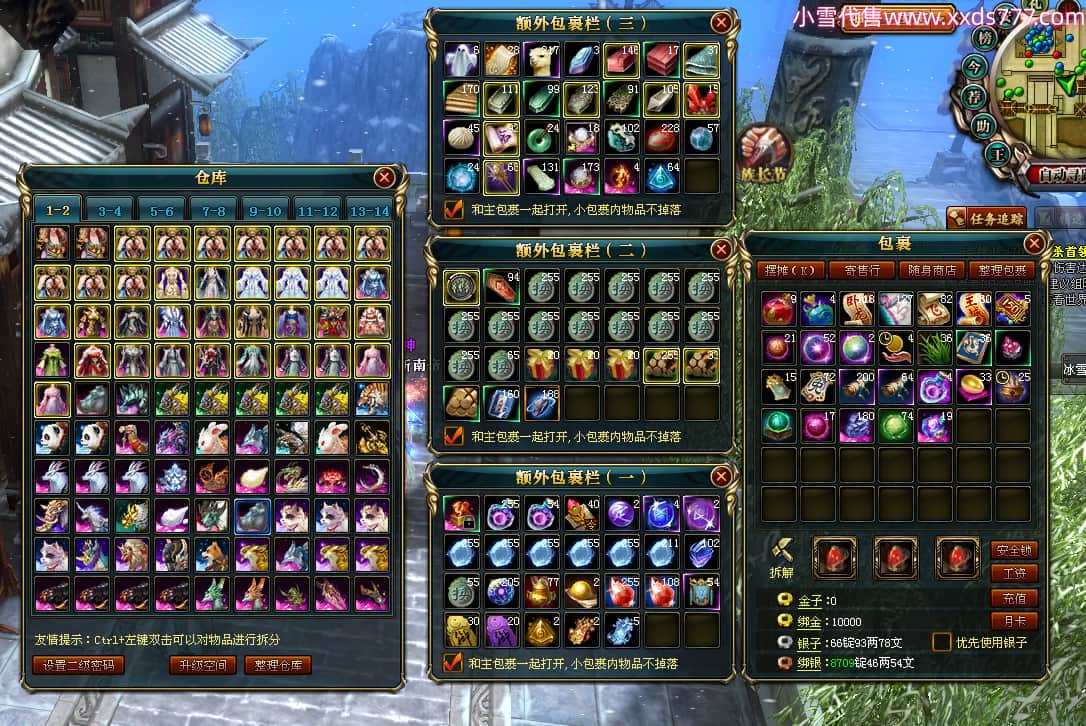This screenshot has width=1086, height=726.
Task: Close the 包裹 bag window
Action: pyautogui.click(x=1035, y=244)
